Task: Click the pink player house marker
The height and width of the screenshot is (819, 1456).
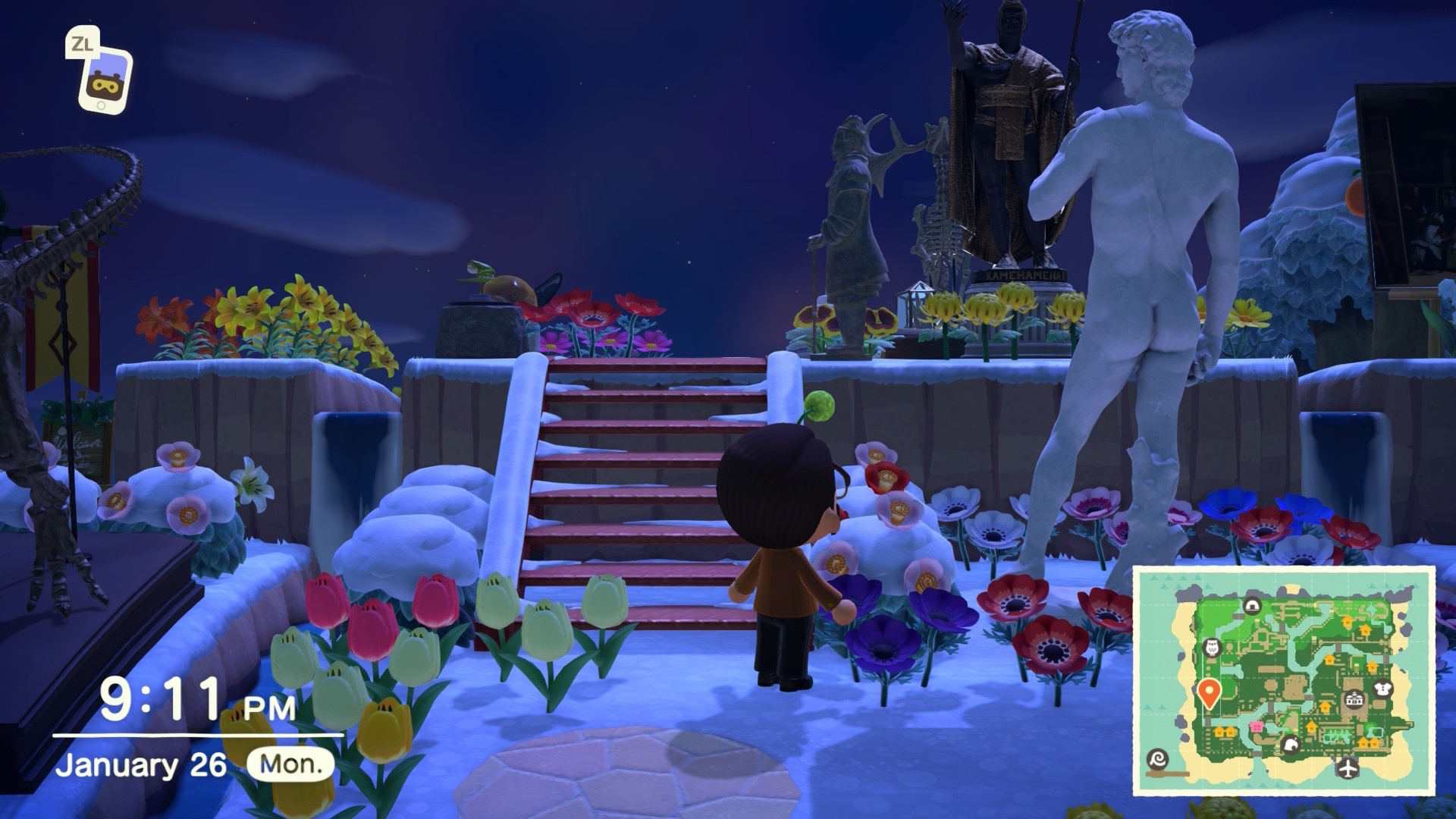Action: (x=1257, y=727)
